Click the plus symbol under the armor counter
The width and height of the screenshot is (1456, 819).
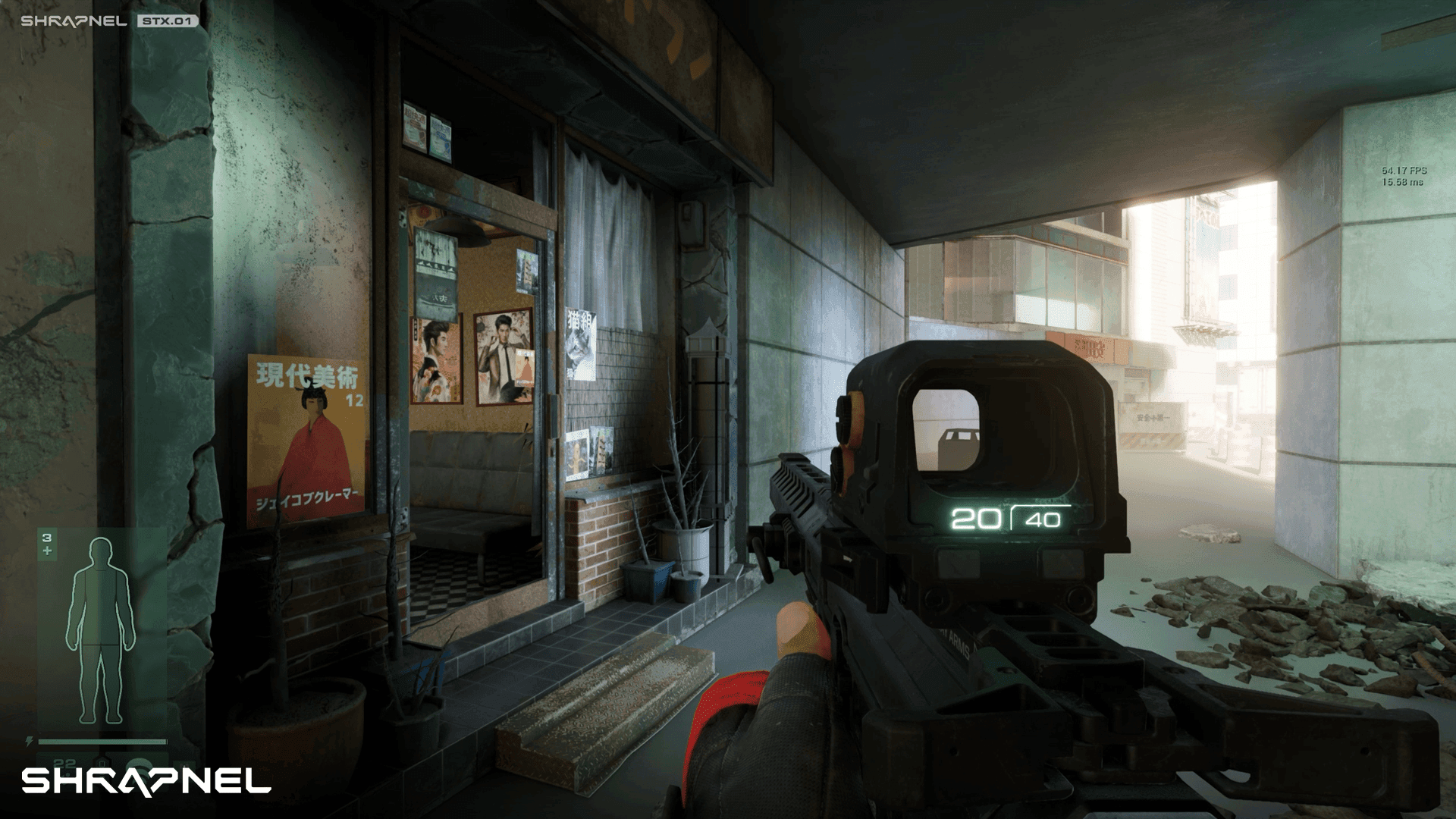tap(47, 551)
